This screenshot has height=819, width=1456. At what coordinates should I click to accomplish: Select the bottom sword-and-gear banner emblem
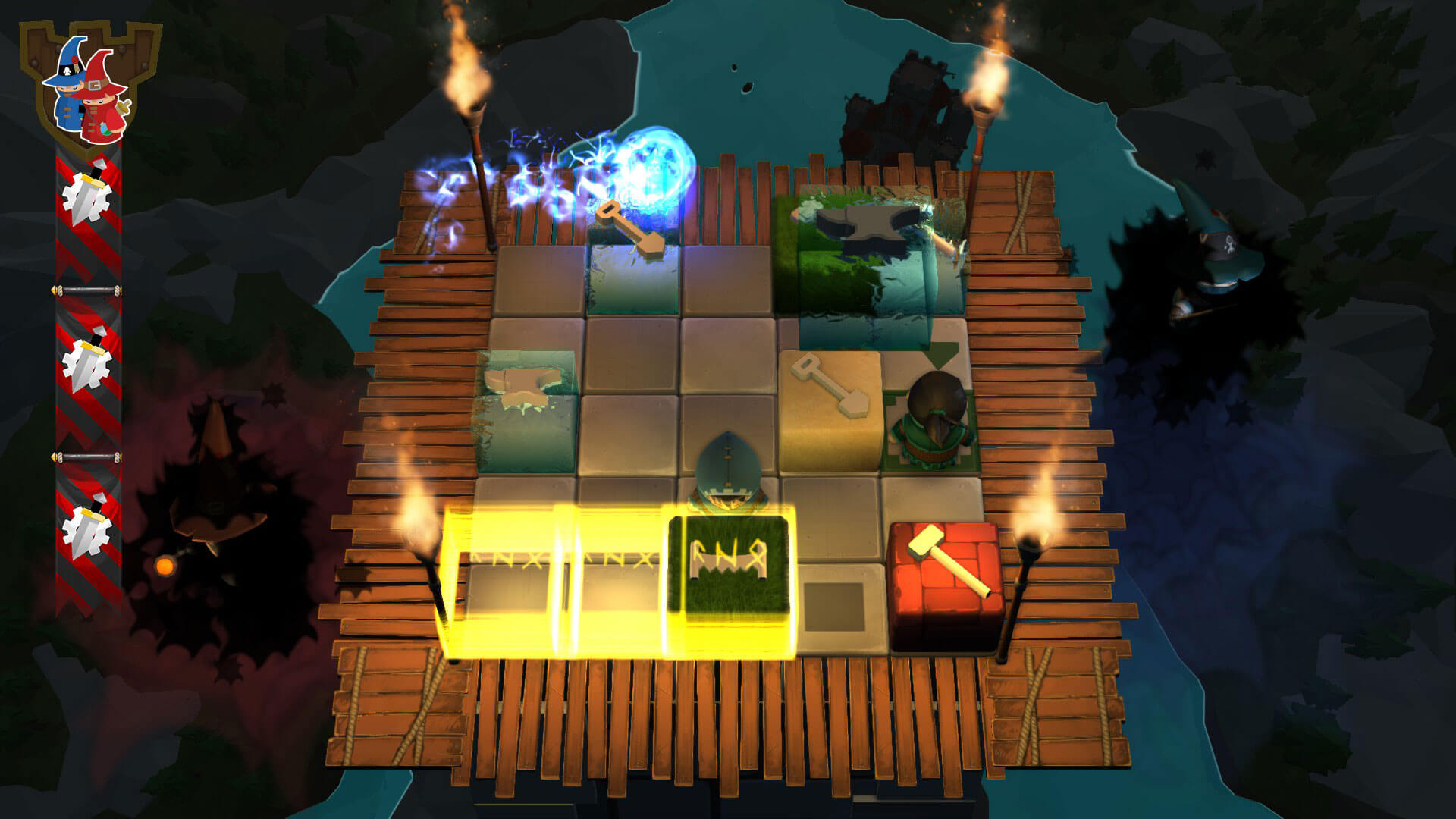coord(87,523)
